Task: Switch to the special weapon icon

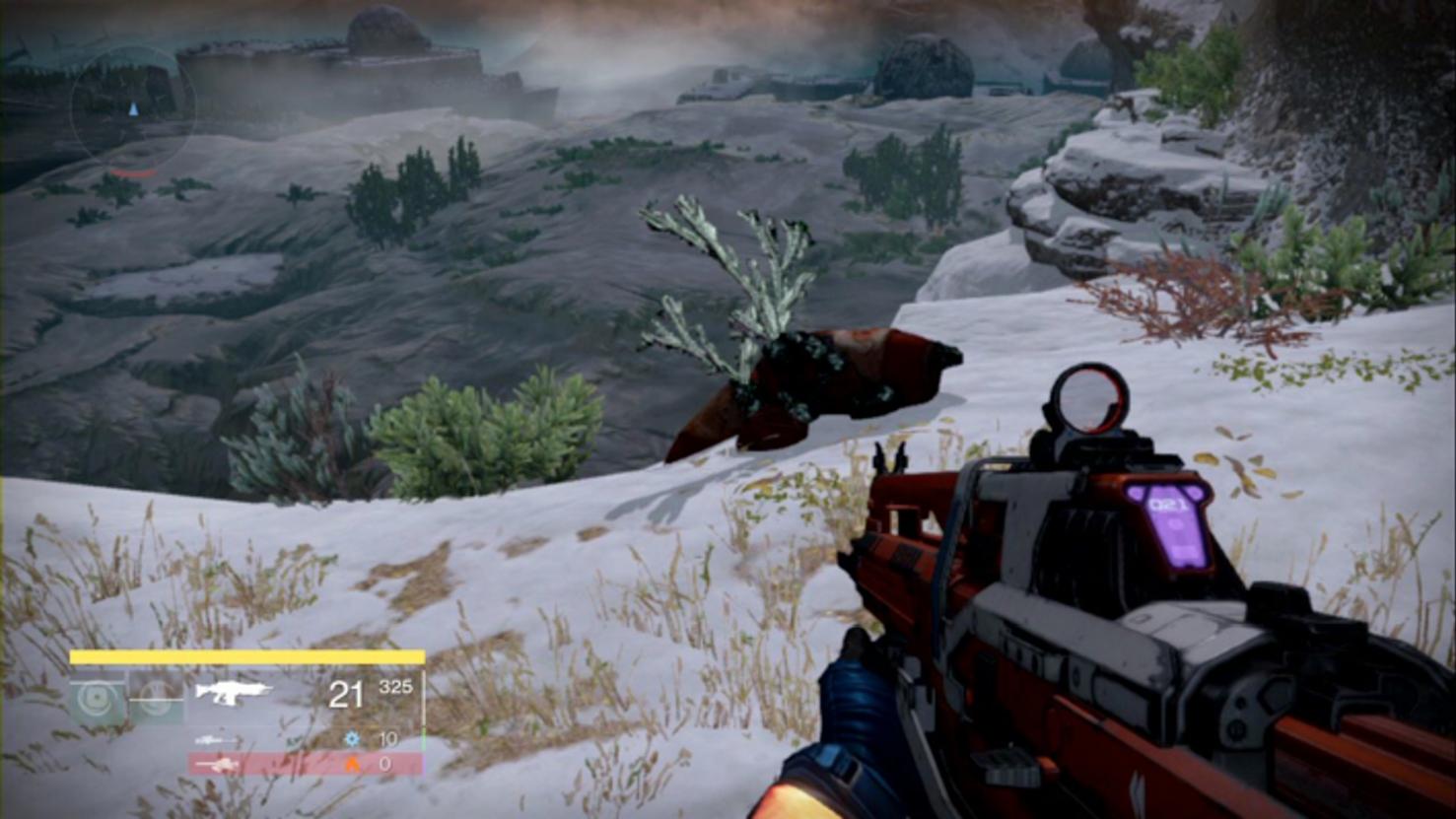Action: [216, 739]
